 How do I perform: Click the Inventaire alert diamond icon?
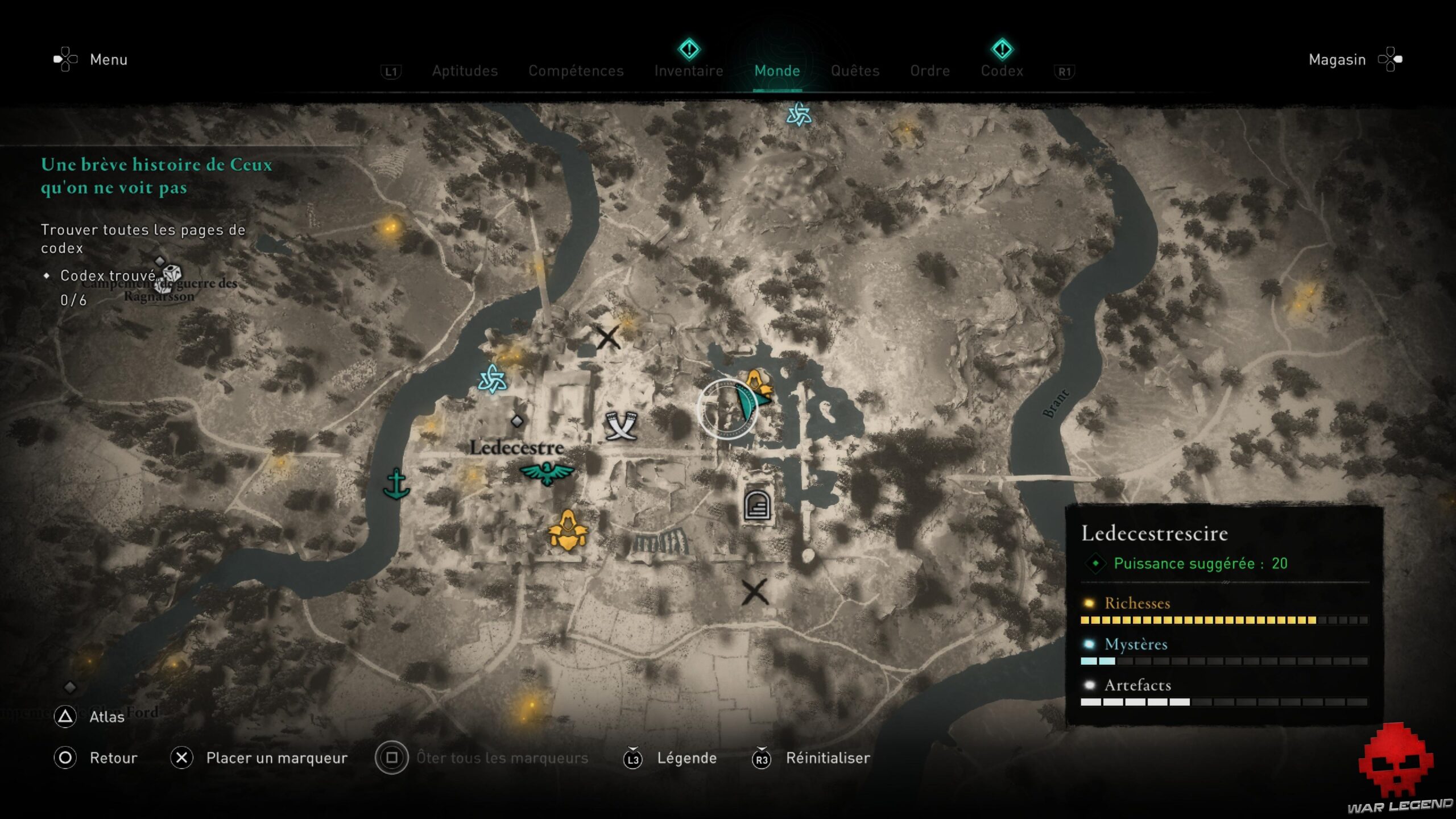[689, 50]
